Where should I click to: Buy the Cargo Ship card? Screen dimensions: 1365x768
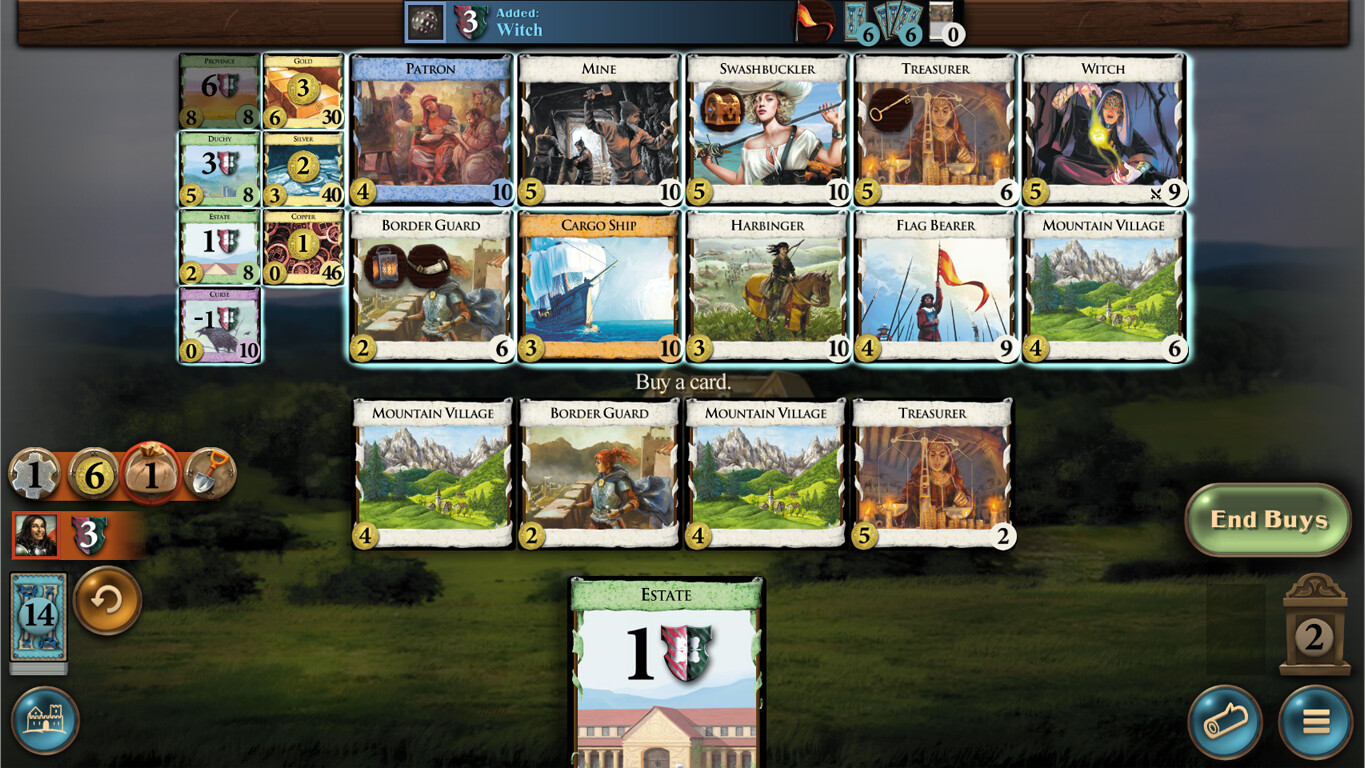[597, 285]
